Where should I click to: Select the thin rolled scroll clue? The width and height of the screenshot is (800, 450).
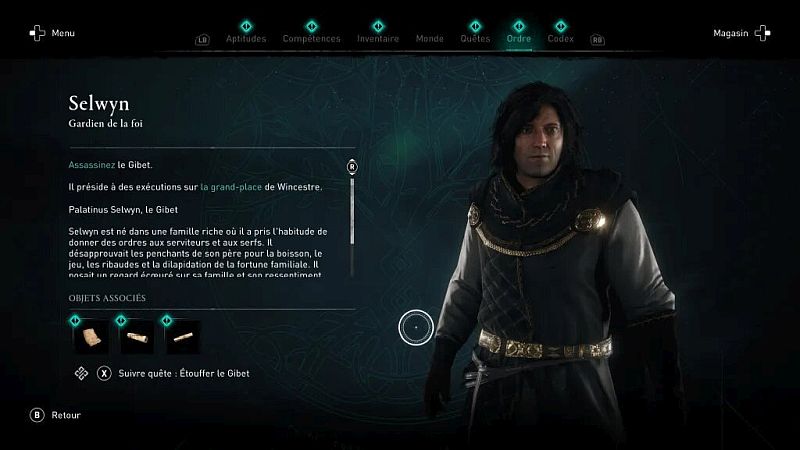point(182,337)
